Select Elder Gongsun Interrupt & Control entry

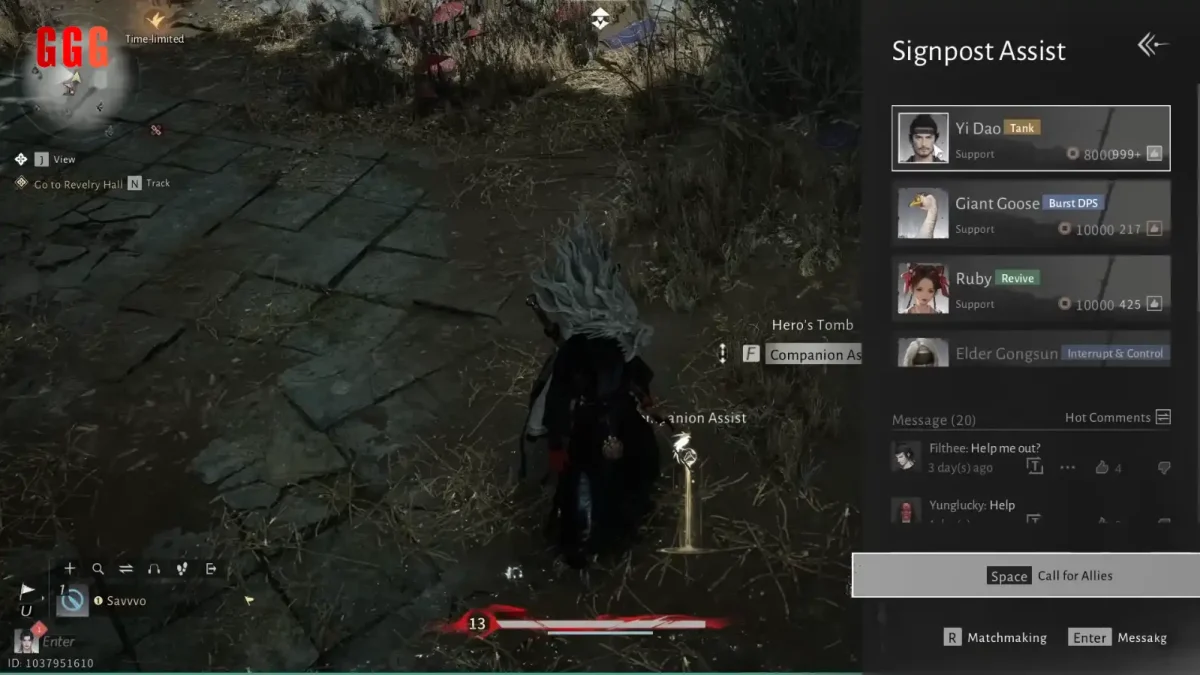(x=1030, y=352)
